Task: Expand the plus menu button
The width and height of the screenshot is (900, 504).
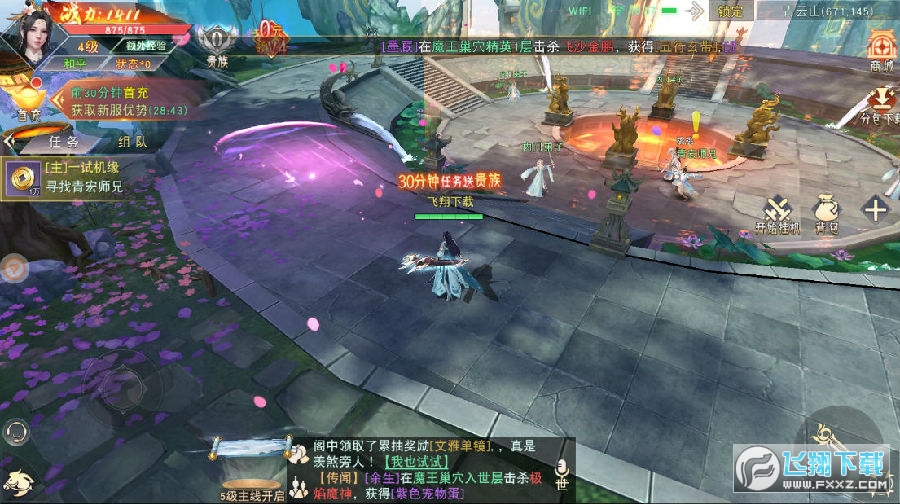Action: [x=875, y=210]
